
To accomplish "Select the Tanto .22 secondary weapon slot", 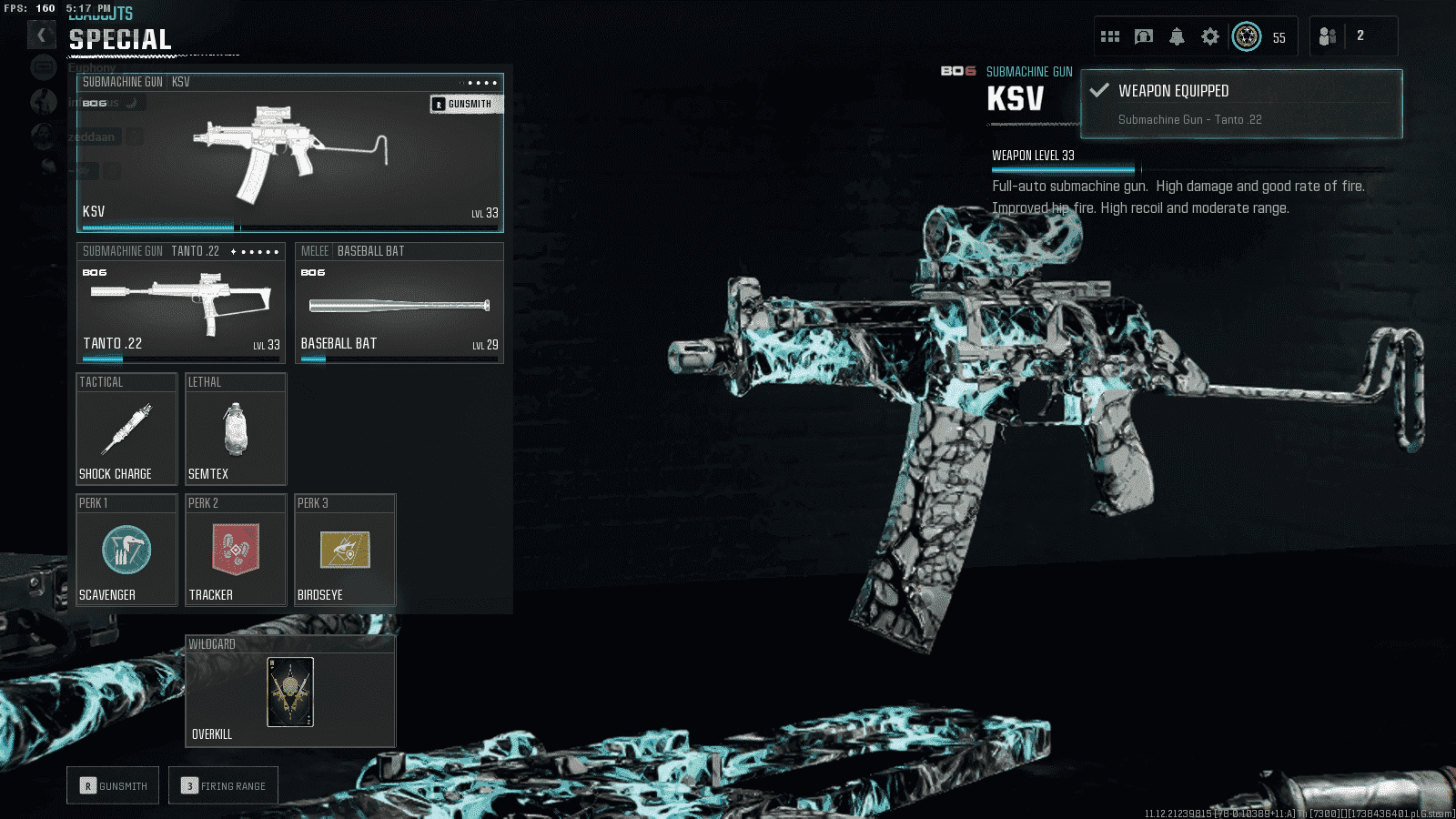I will tap(180, 304).
